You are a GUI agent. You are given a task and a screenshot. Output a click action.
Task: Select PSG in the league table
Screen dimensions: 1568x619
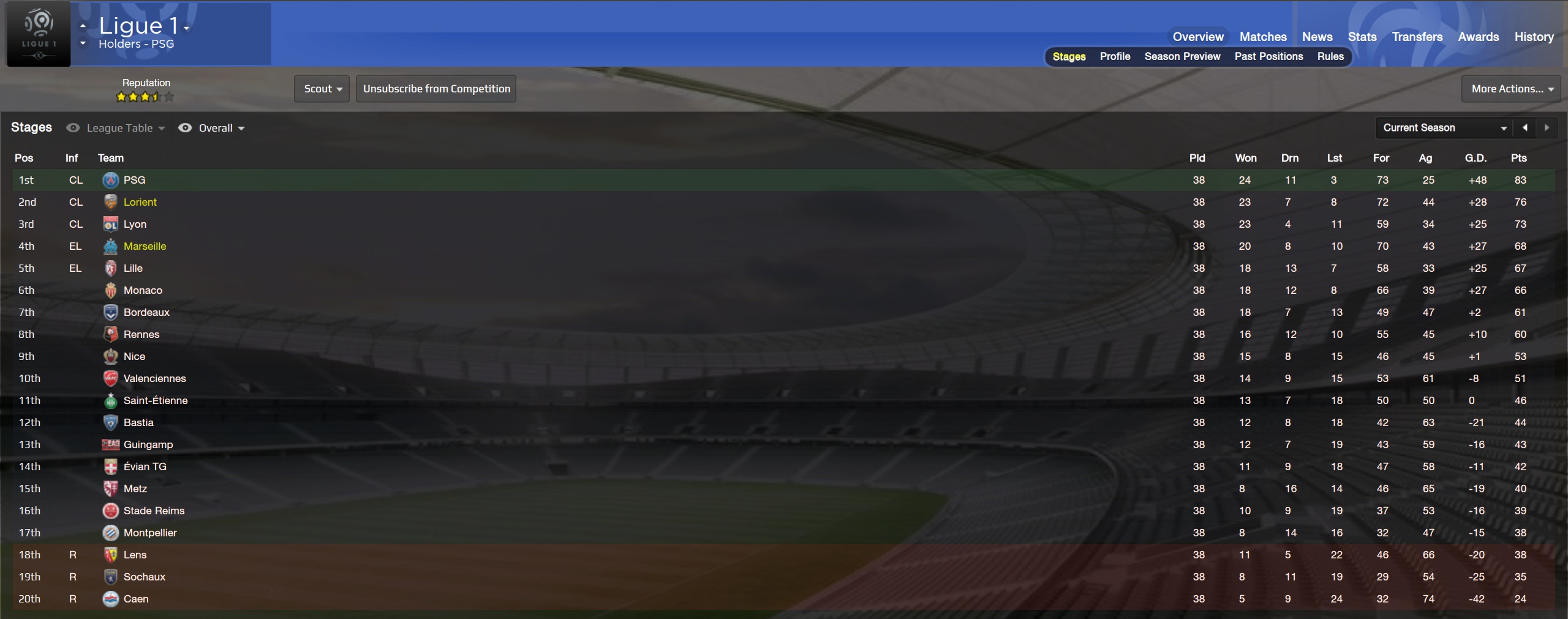[x=134, y=180]
